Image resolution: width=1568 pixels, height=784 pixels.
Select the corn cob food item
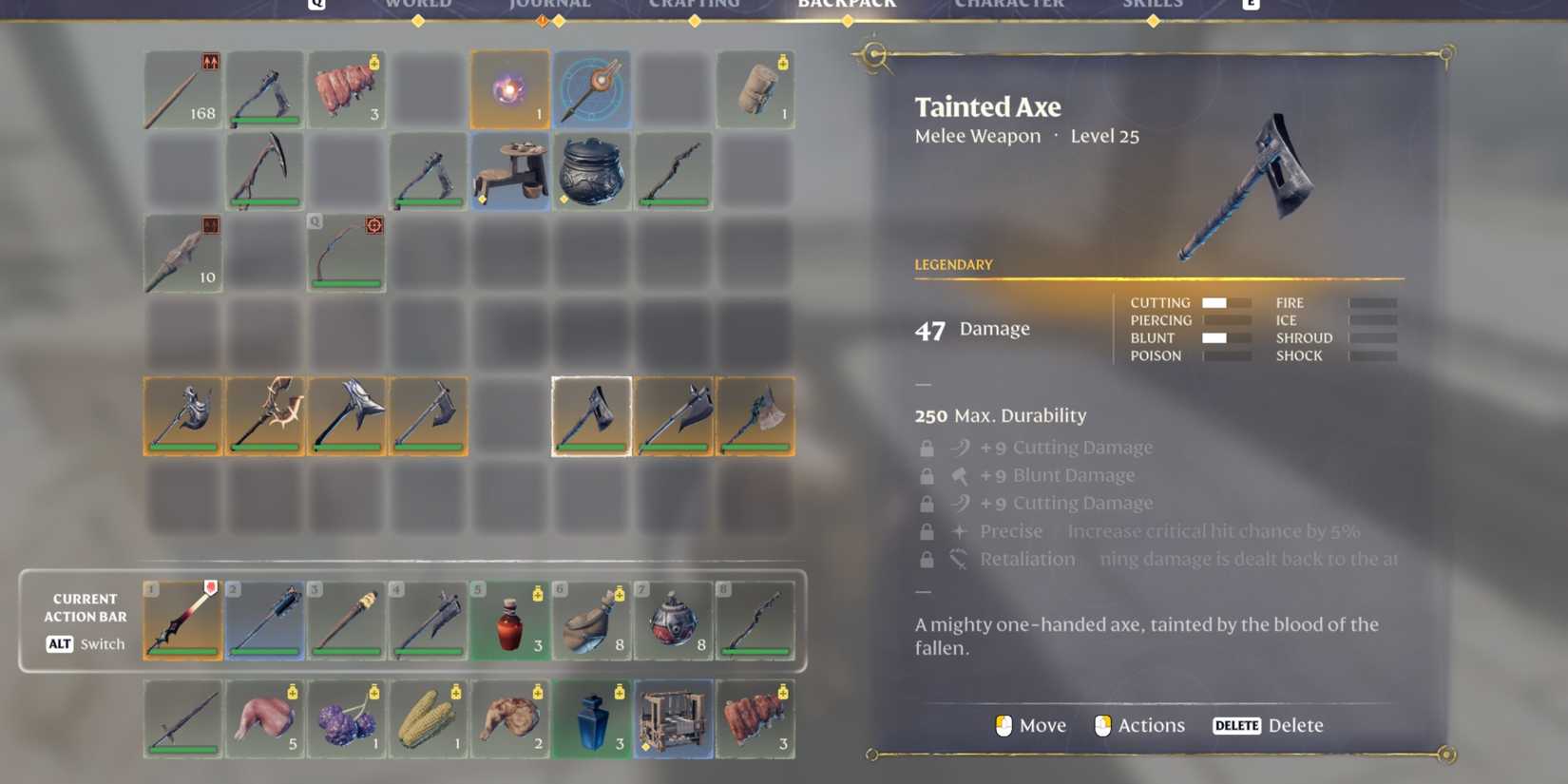(x=428, y=719)
